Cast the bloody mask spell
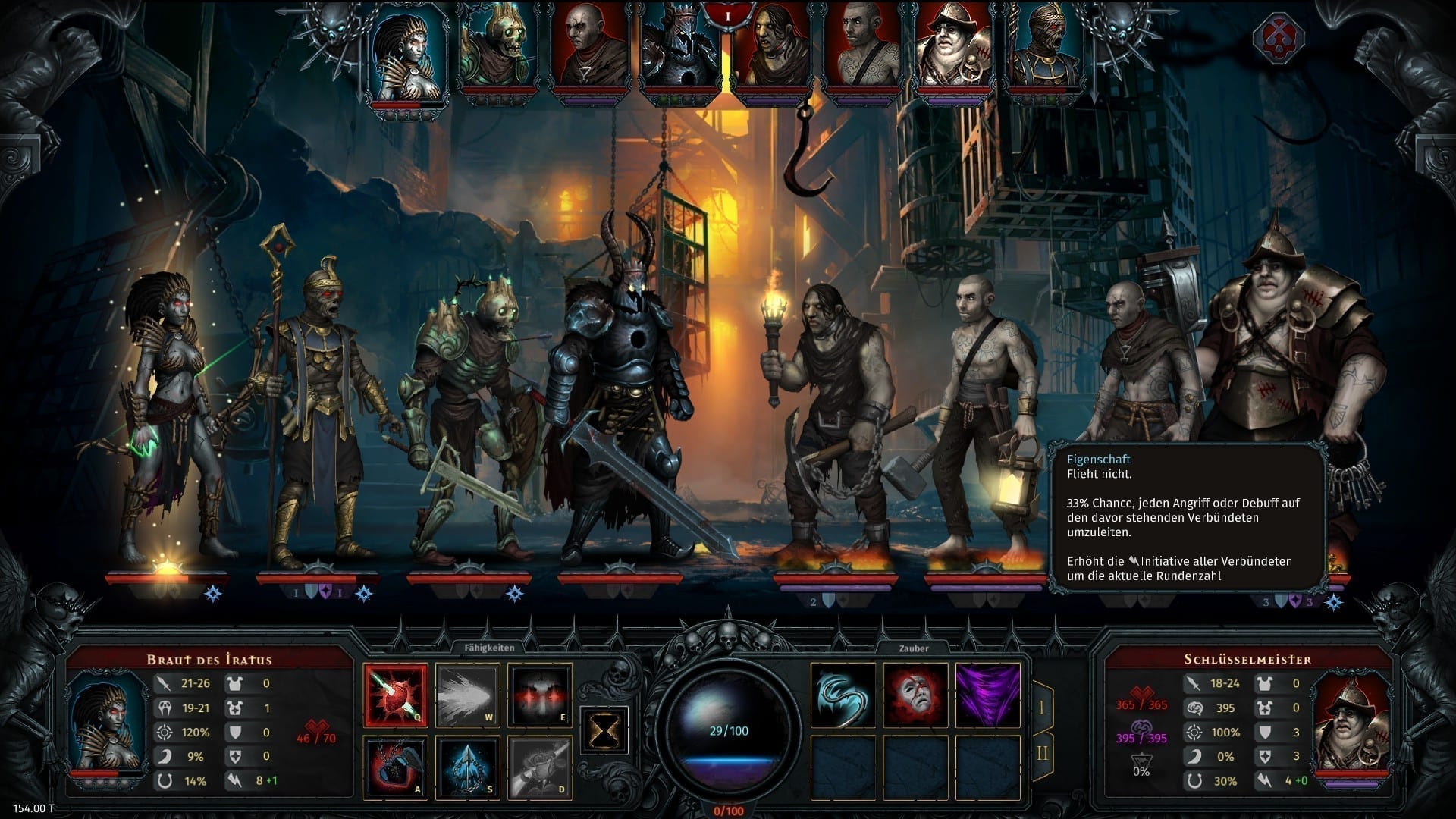Image resolution: width=1456 pixels, height=819 pixels. pyautogui.click(x=915, y=696)
